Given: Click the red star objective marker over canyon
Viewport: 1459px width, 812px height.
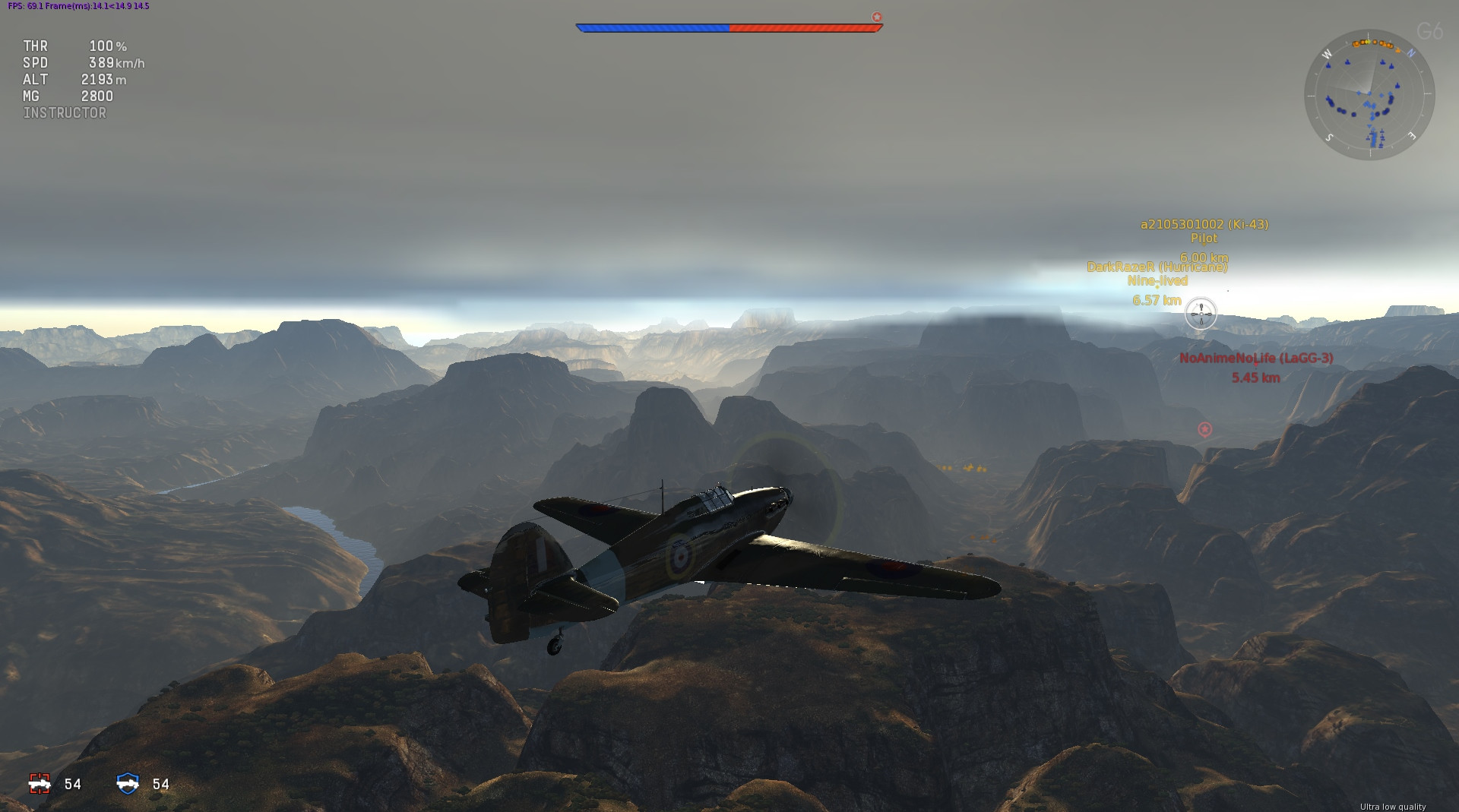Looking at the screenshot, I should [1204, 429].
